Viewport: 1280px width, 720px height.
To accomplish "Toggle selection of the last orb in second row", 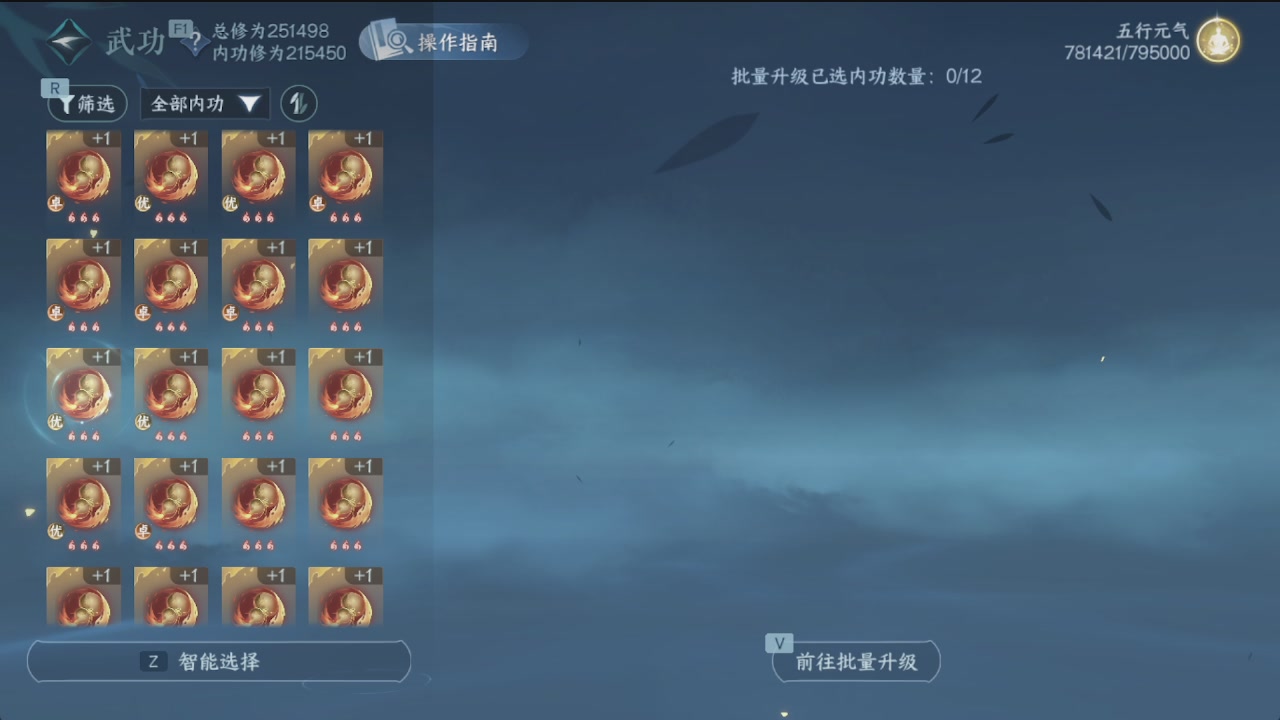I will coord(345,286).
